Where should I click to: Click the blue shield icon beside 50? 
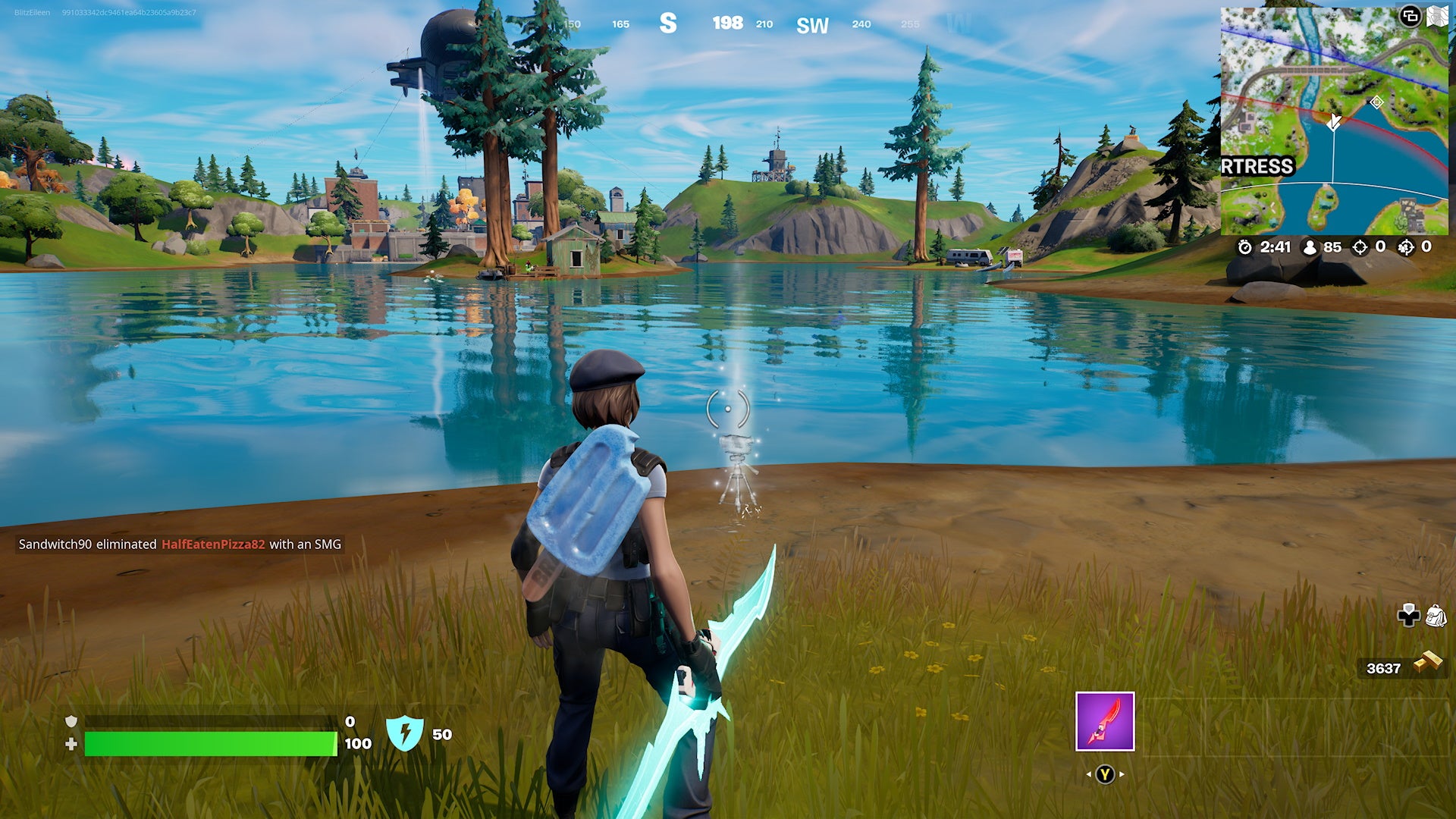tap(407, 733)
